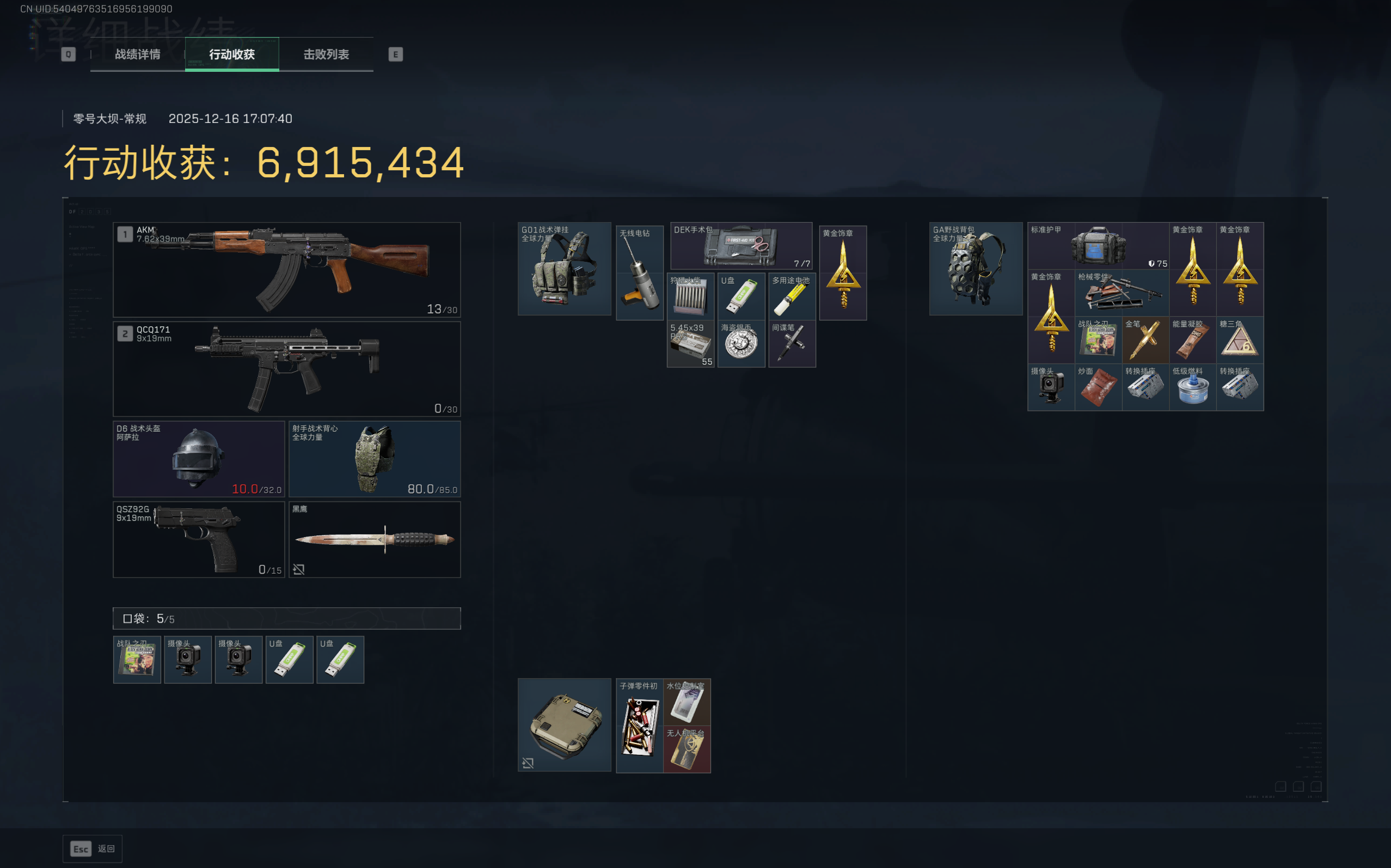
Task: Select the 低级燃料 fuel item
Action: pyautogui.click(x=1192, y=387)
